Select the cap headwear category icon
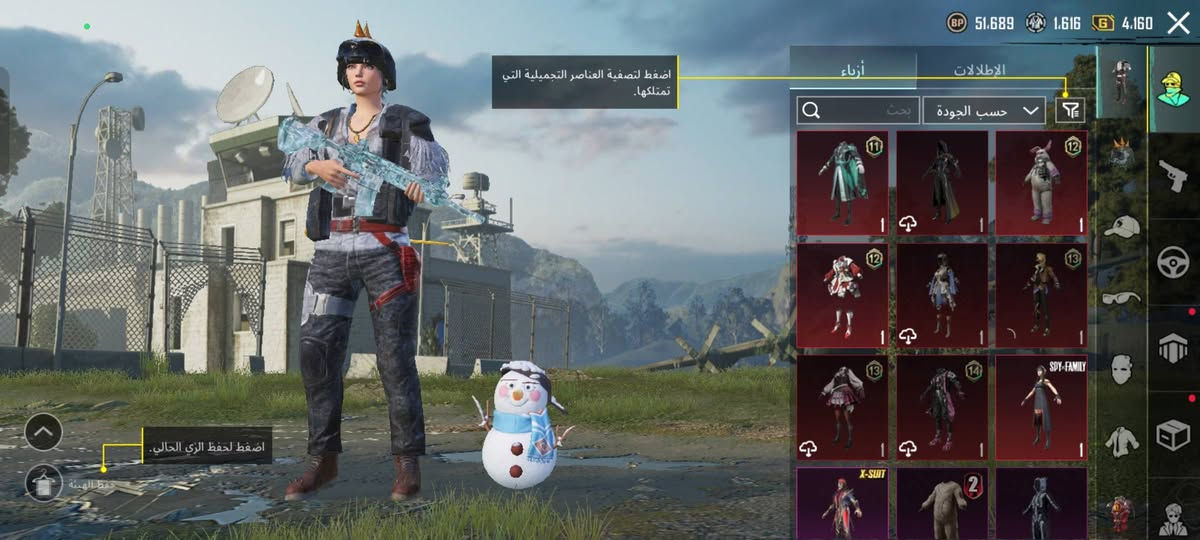1200x540 pixels. point(1122,227)
